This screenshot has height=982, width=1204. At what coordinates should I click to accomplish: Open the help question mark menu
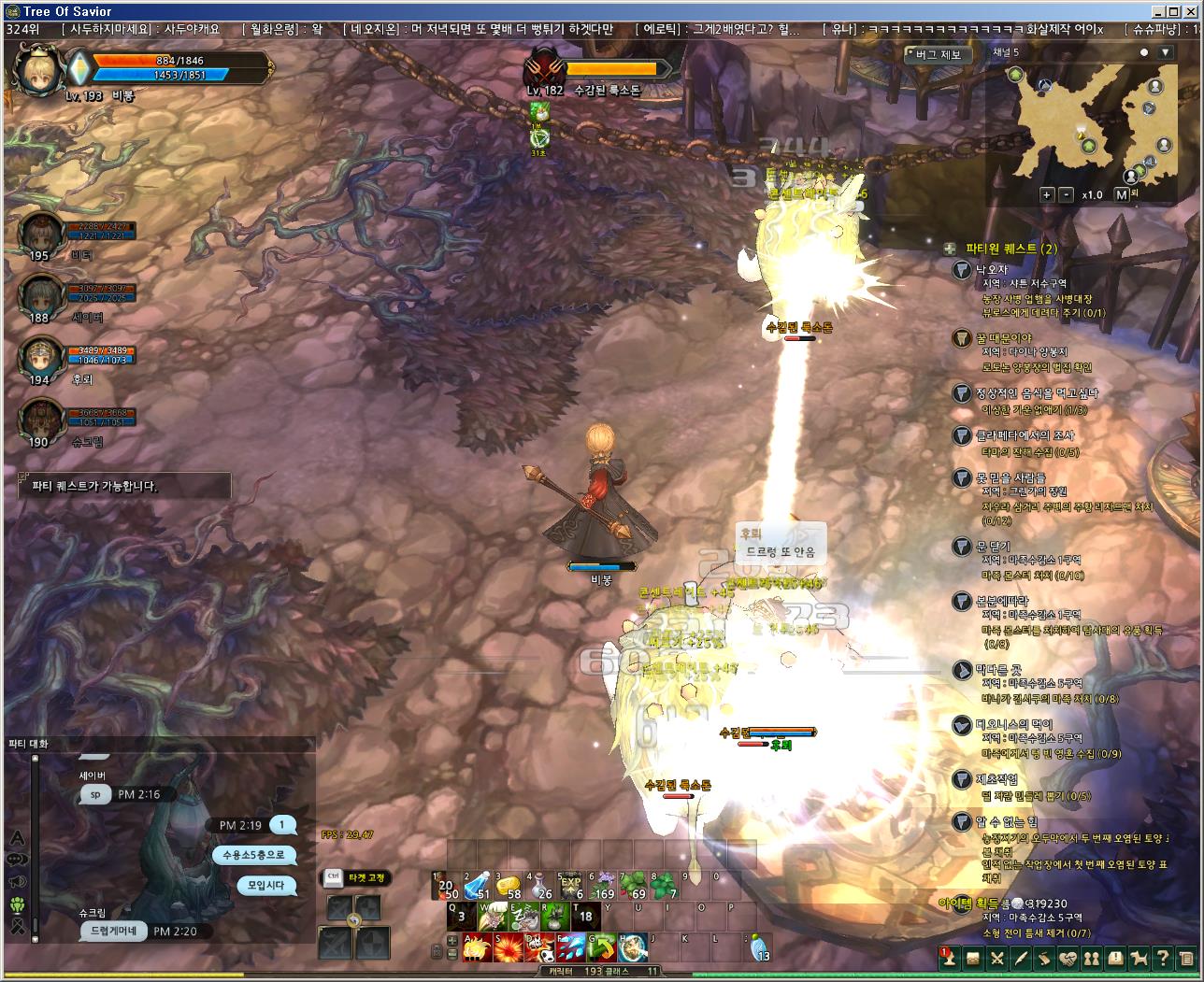coord(1162,958)
